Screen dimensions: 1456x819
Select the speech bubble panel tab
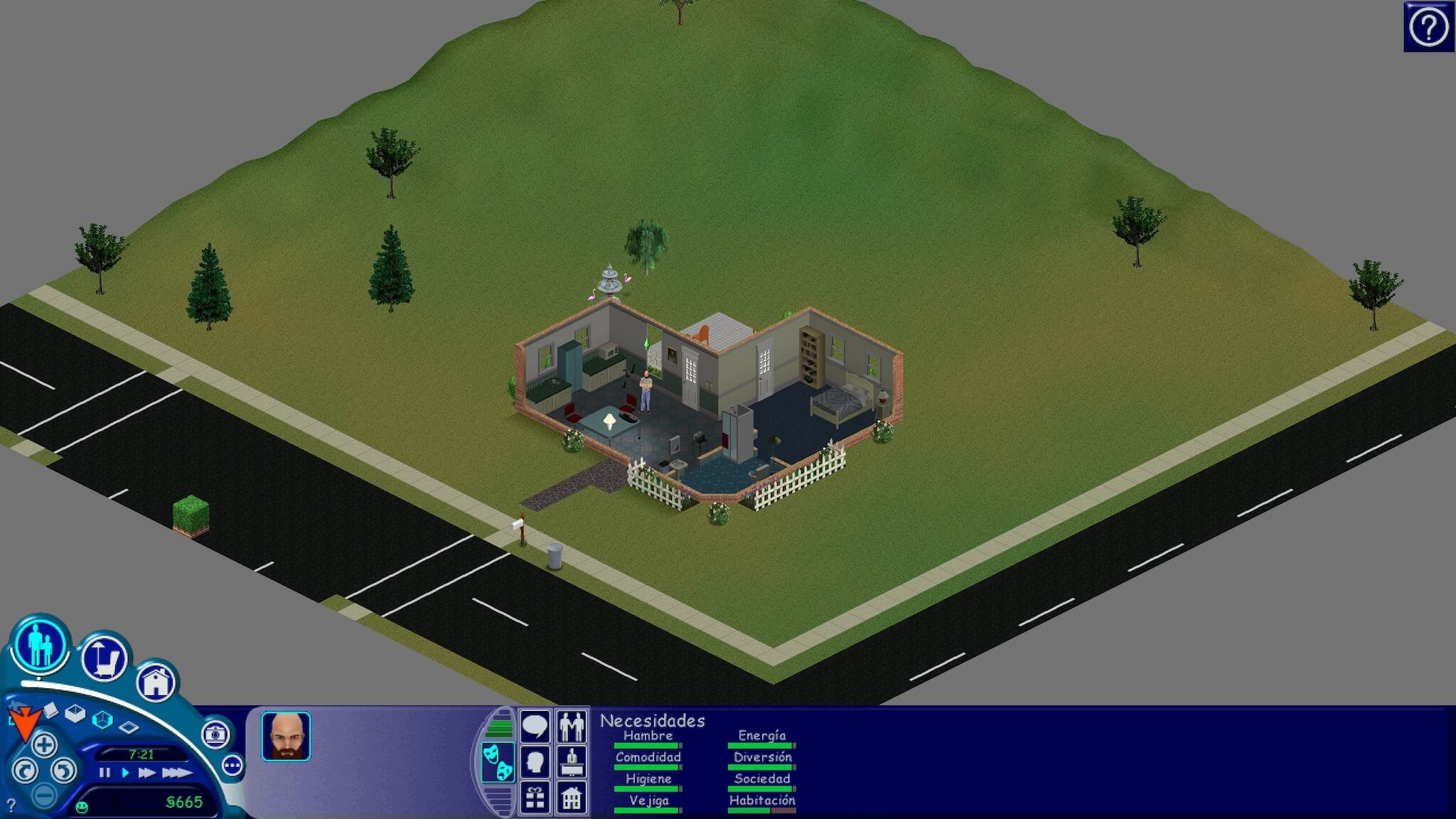point(535,724)
